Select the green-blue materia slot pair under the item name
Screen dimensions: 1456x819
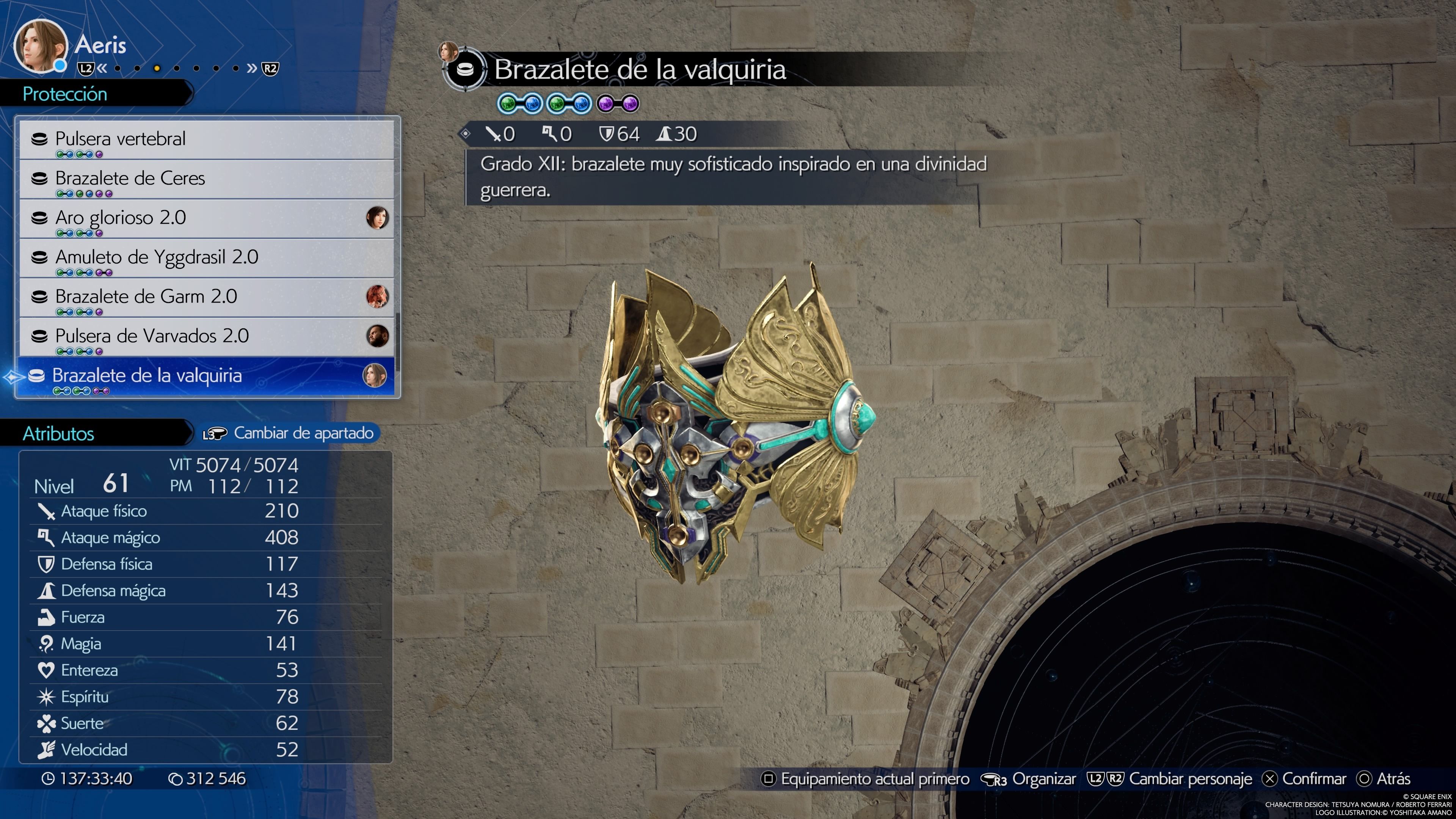(x=519, y=103)
